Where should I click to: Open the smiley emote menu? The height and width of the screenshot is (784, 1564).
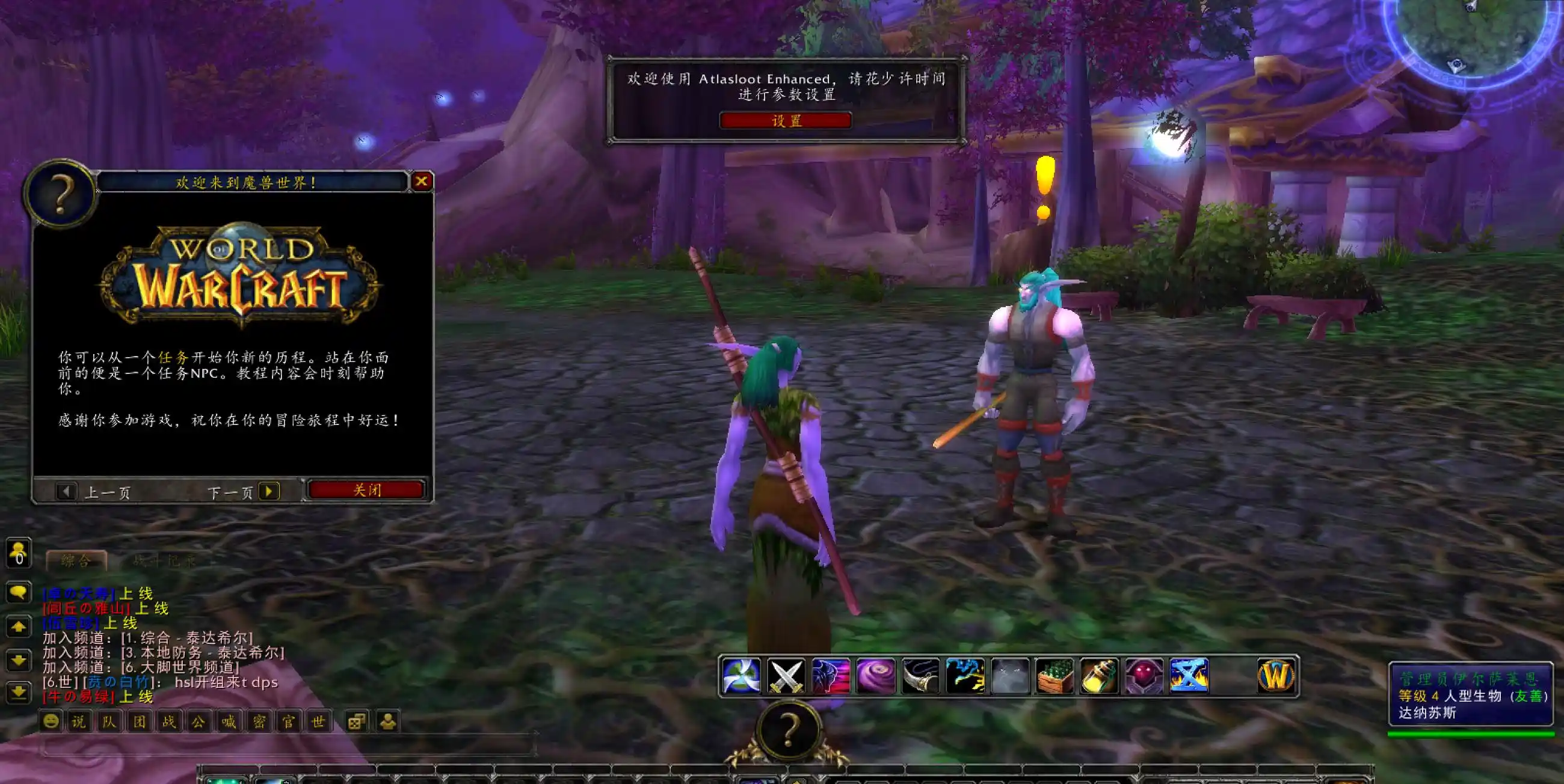(51, 721)
